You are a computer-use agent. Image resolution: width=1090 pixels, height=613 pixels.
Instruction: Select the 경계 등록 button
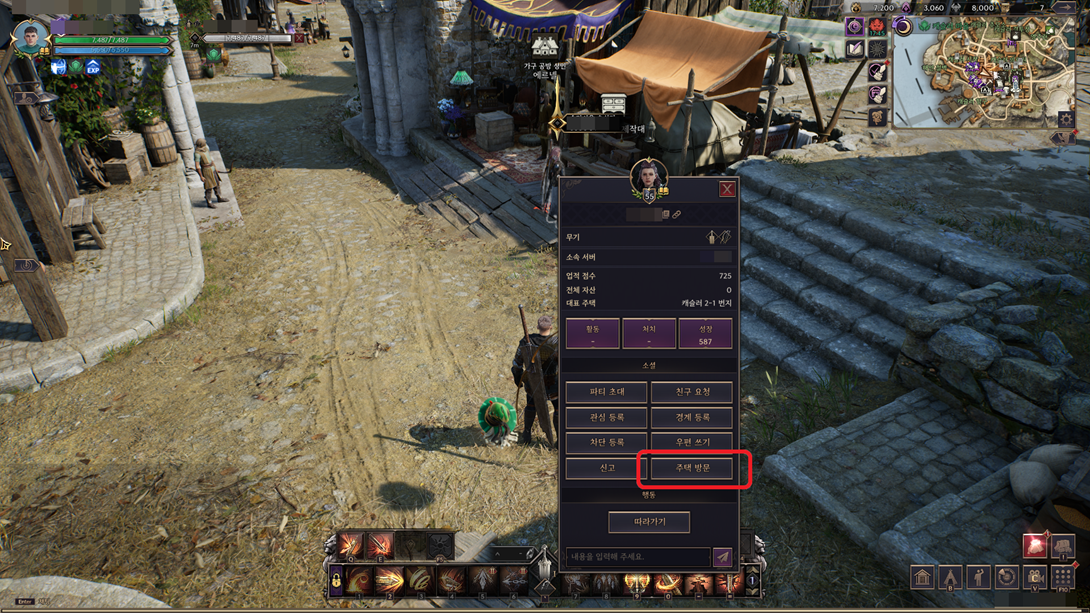pyautogui.click(x=691, y=417)
